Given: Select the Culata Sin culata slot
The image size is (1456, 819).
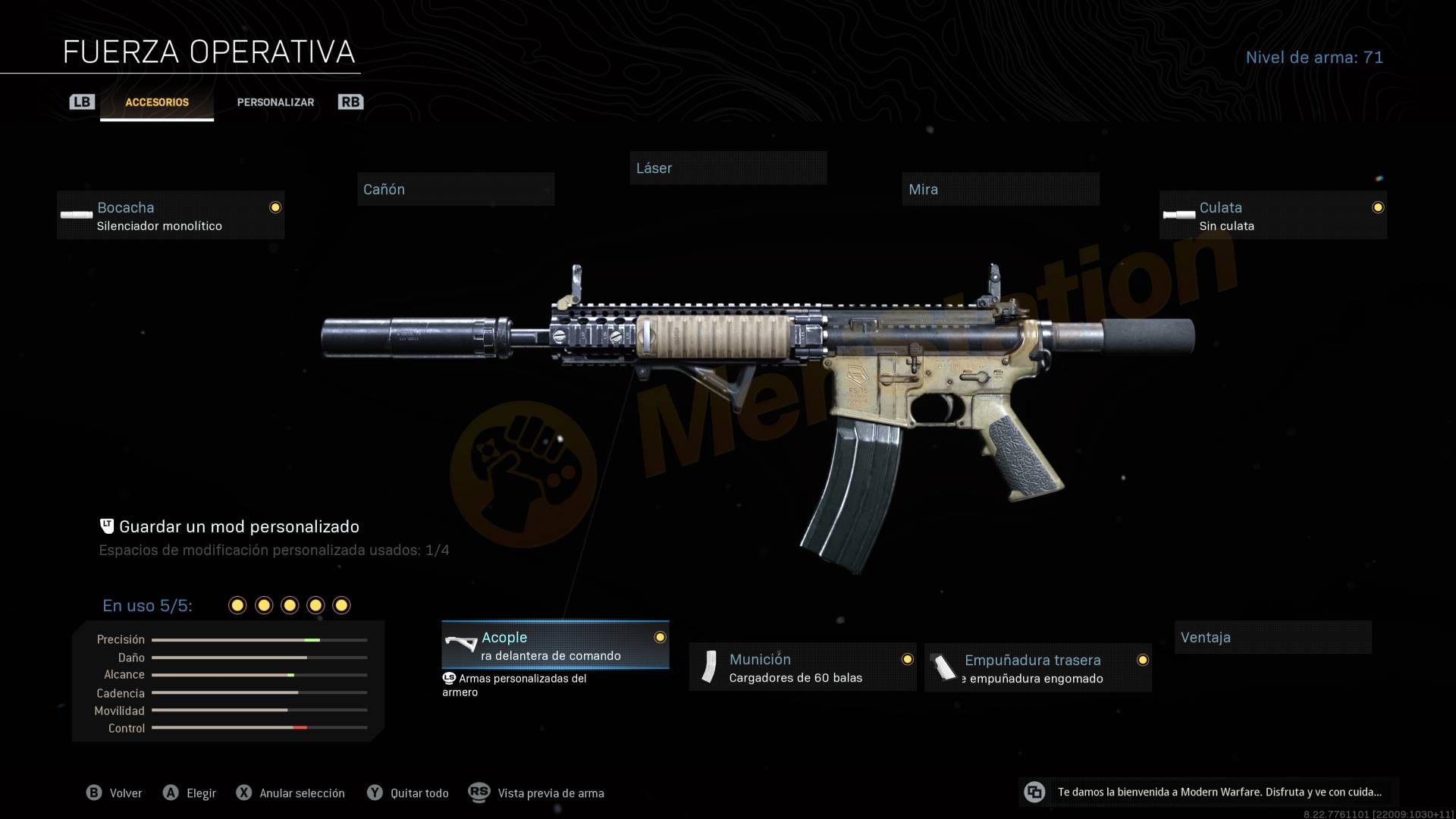Looking at the screenshot, I should click(1272, 215).
